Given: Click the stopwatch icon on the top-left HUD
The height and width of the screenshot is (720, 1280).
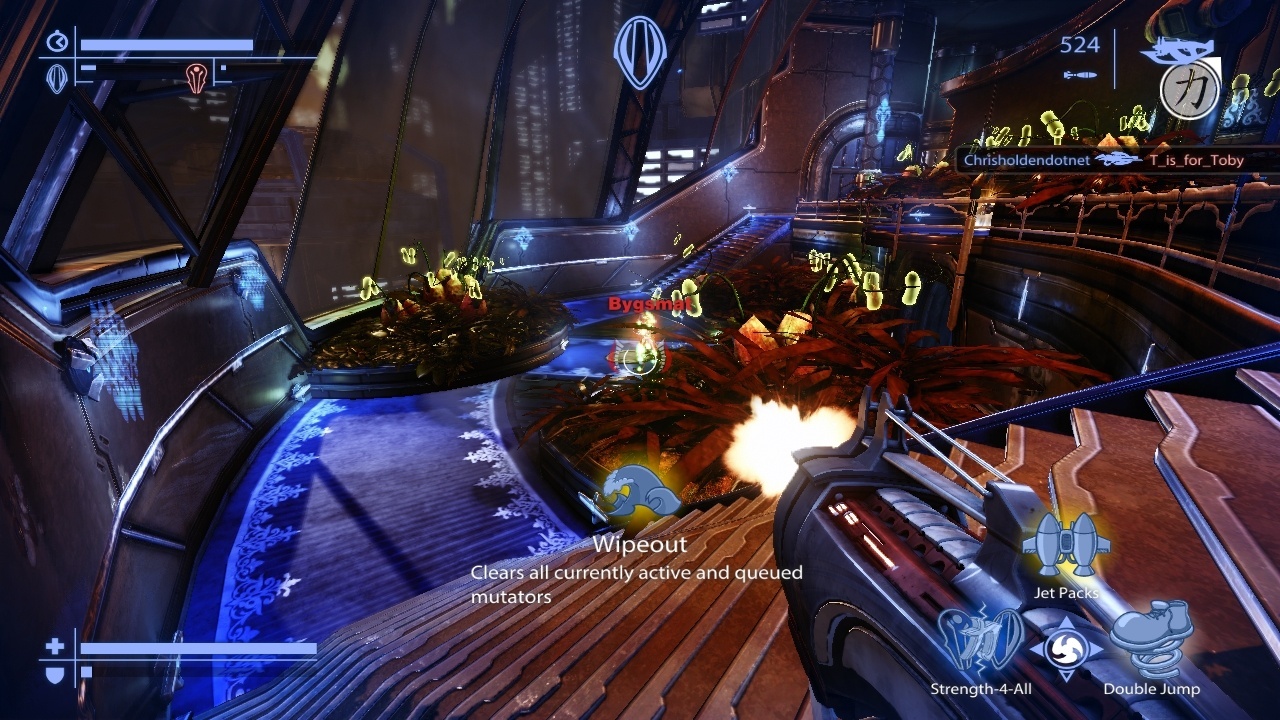Looking at the screenshot, I should coord(57,41).
